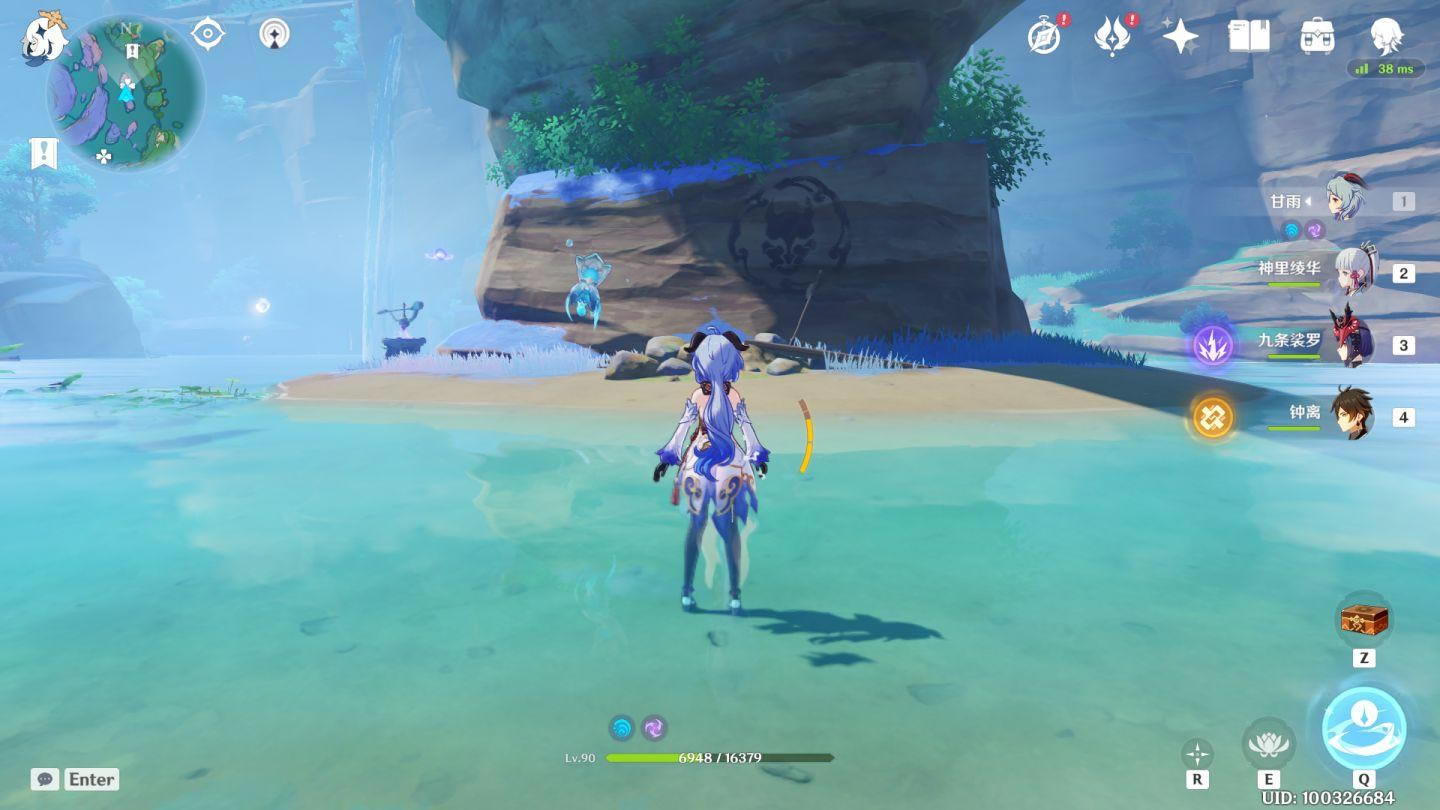Viewport: 1440px width, 810px height.
Task: Open the inventory backpack icon
Action: [1317, 37]
